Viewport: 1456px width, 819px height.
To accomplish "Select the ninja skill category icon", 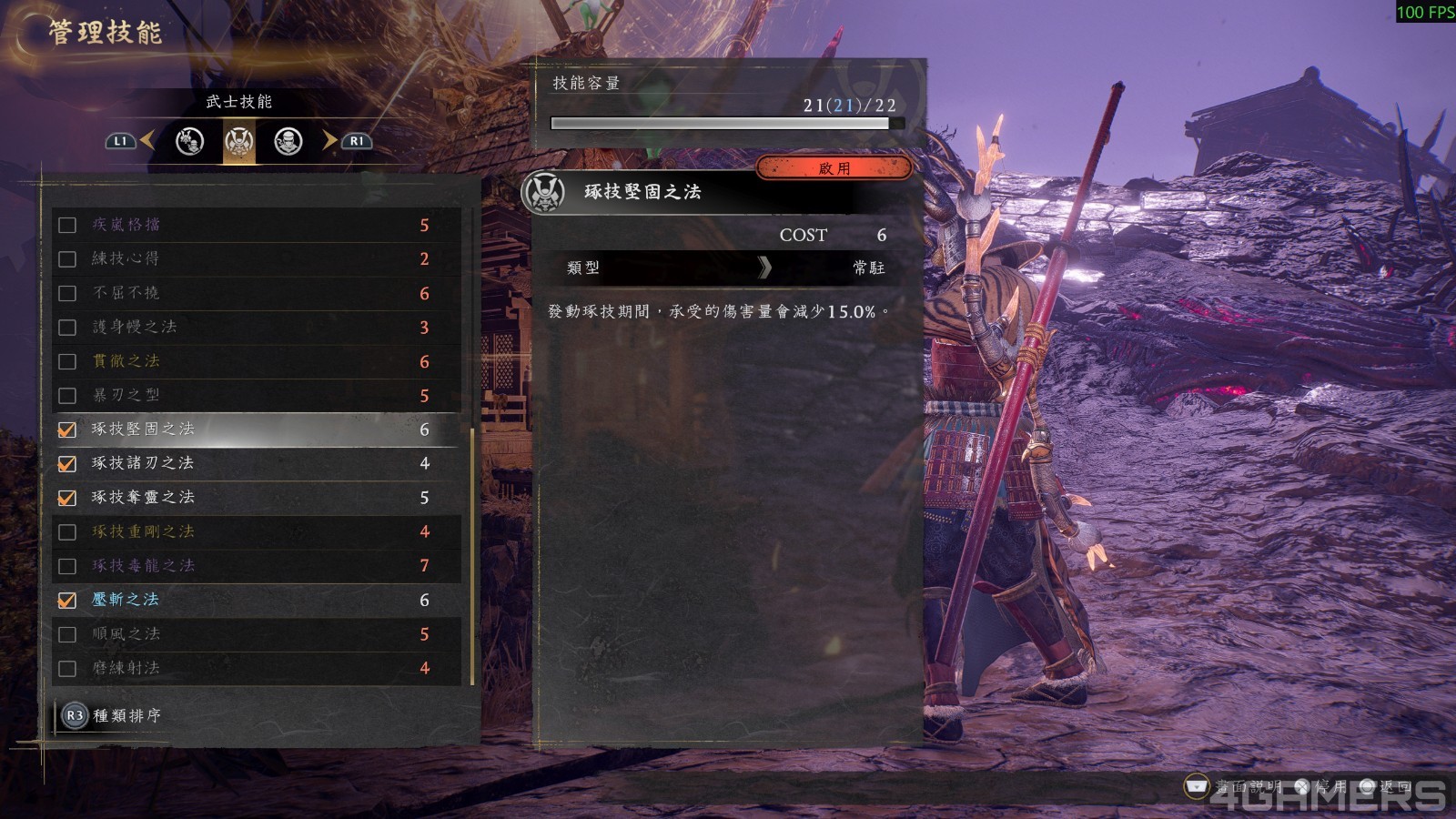I will (x=288, y=143).
